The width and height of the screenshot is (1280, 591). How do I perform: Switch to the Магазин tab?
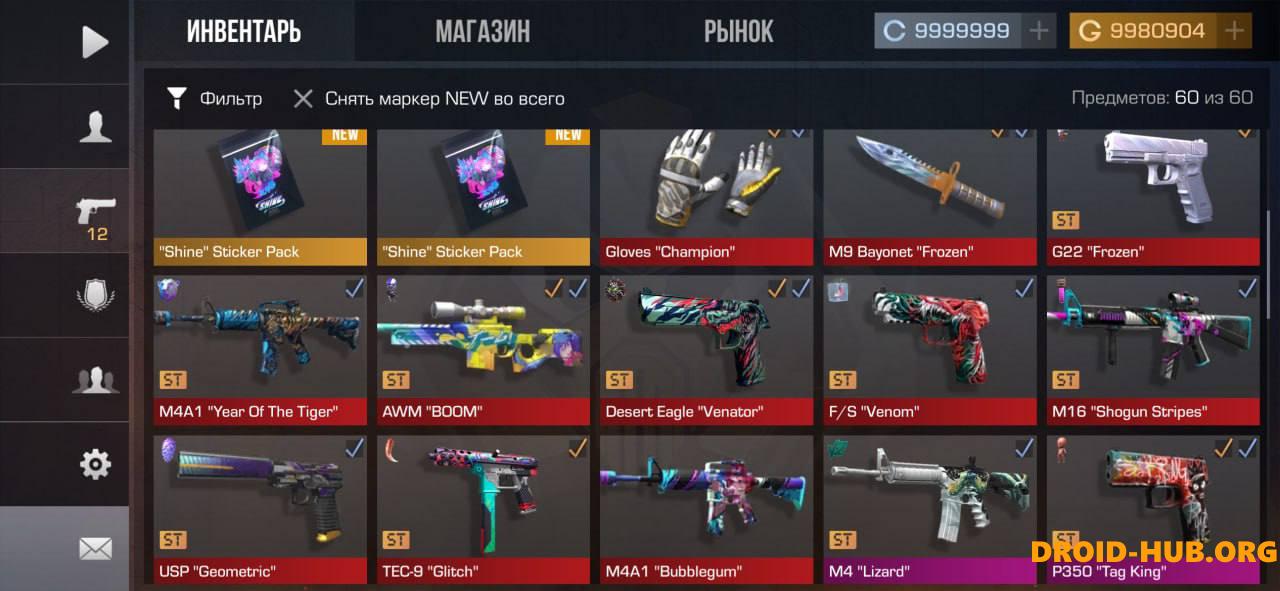[482, 32]
